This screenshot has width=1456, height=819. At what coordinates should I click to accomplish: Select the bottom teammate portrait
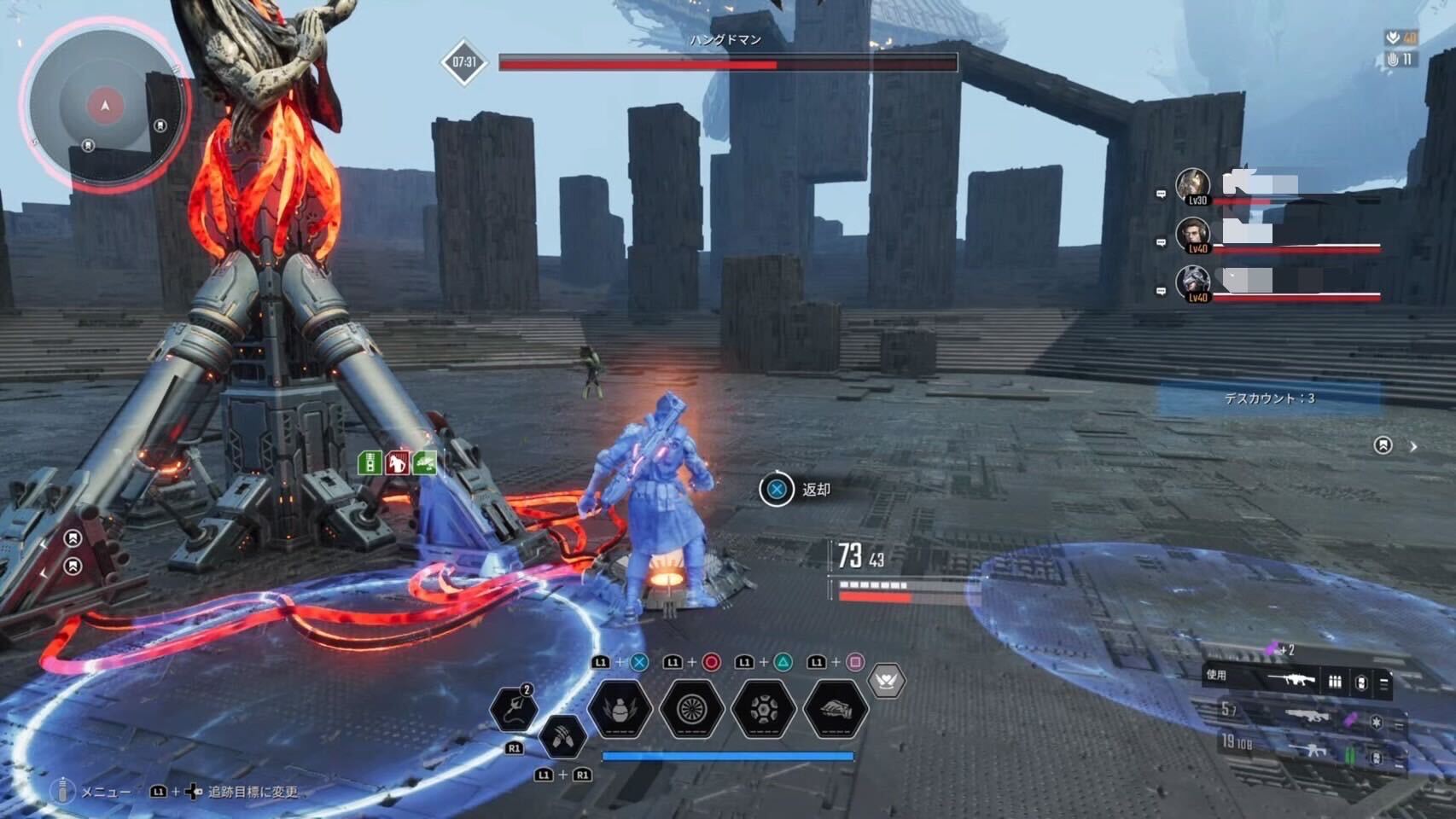(x=1193, y=283)
